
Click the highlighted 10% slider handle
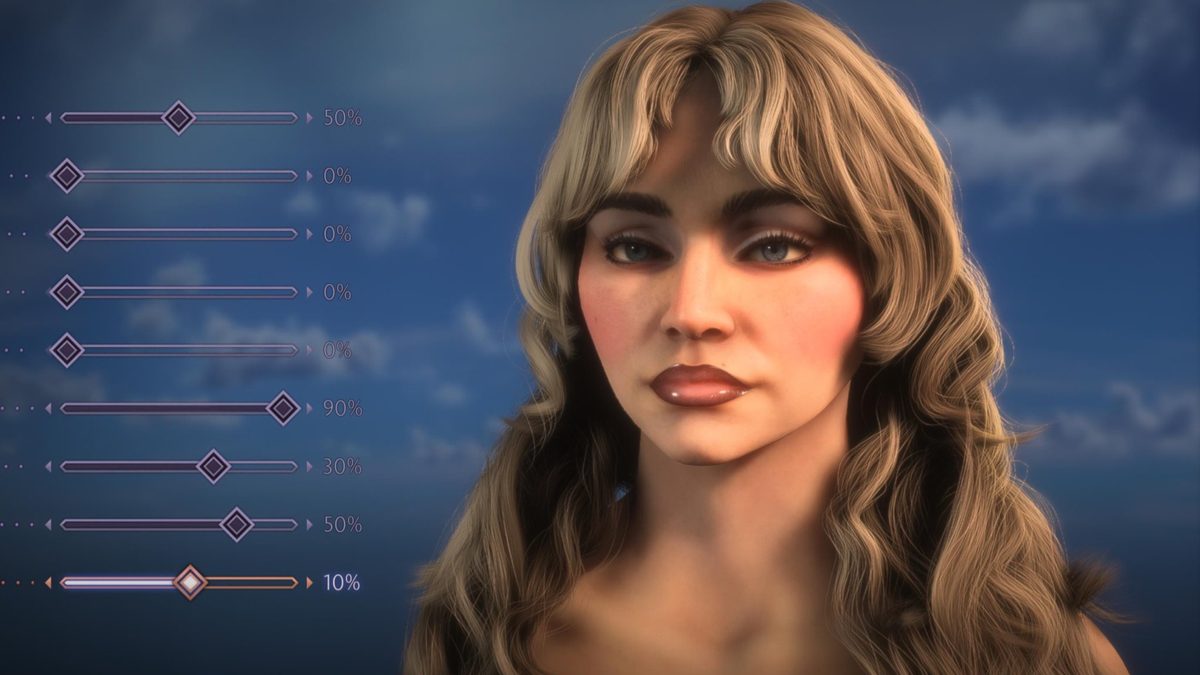(189, 582)
